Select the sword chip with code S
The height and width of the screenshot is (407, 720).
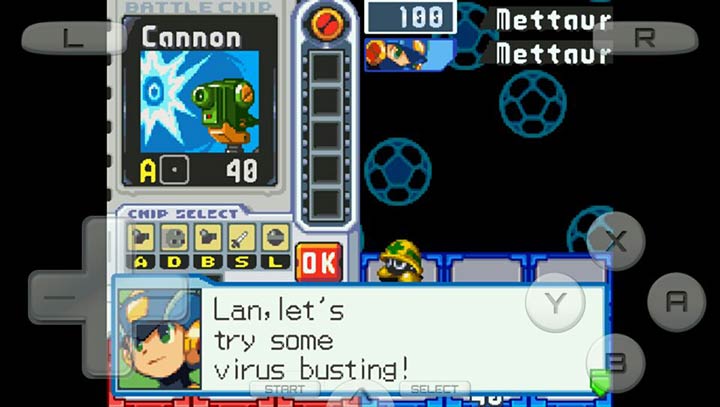(x=242, y=238)
